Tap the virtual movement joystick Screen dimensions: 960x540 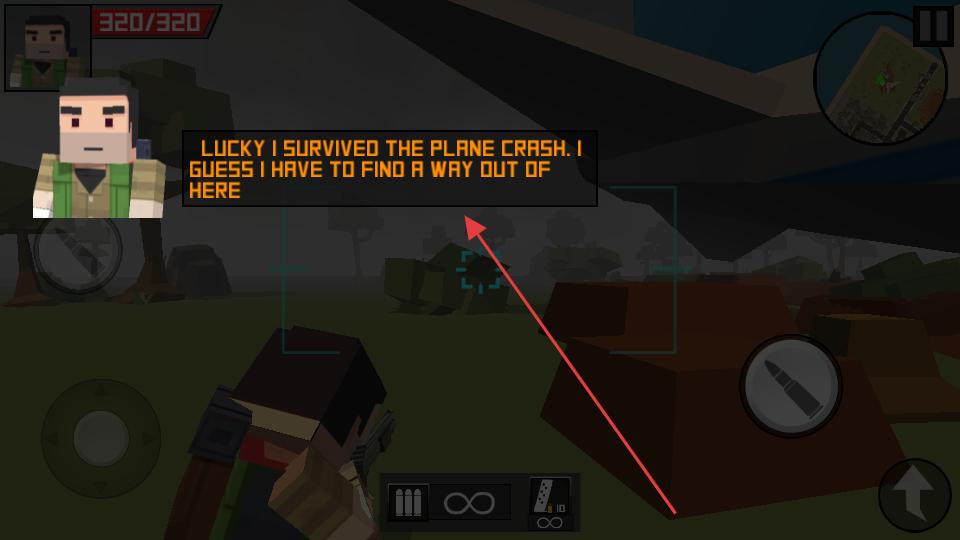pos(100,438)
